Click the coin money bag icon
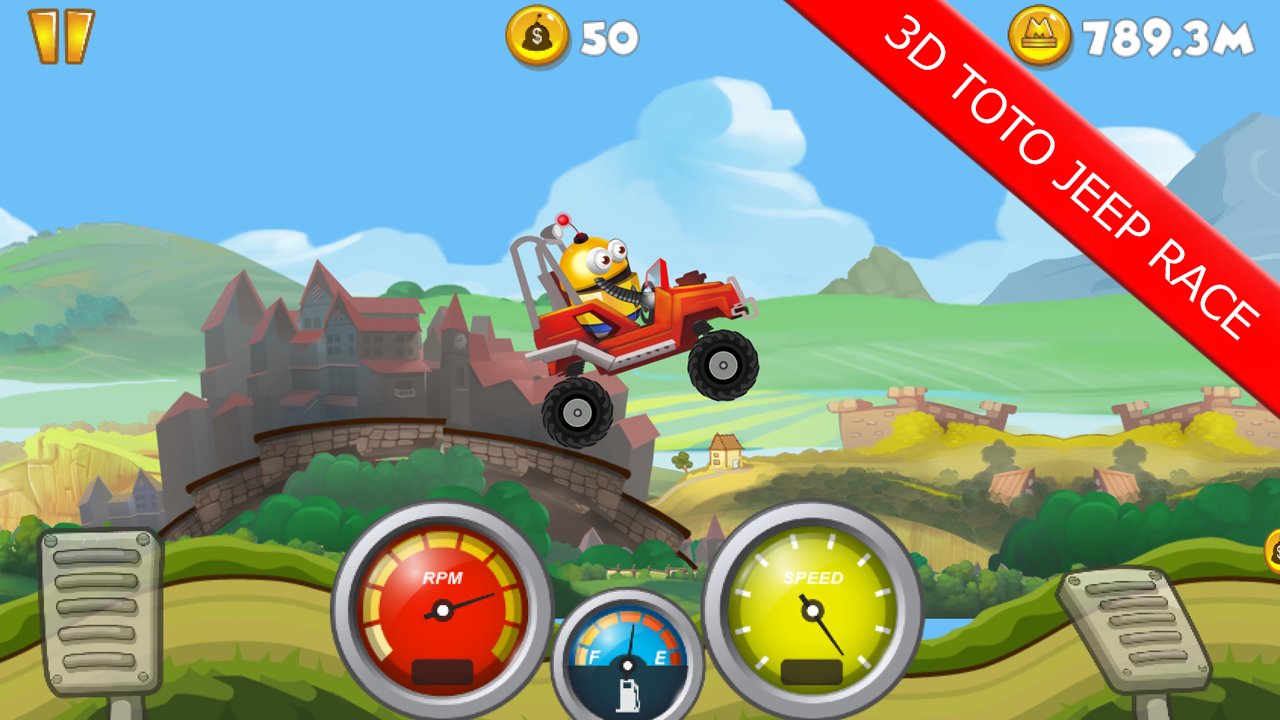This screenshot has width=1280, height=720. click(x=536, y=35)
